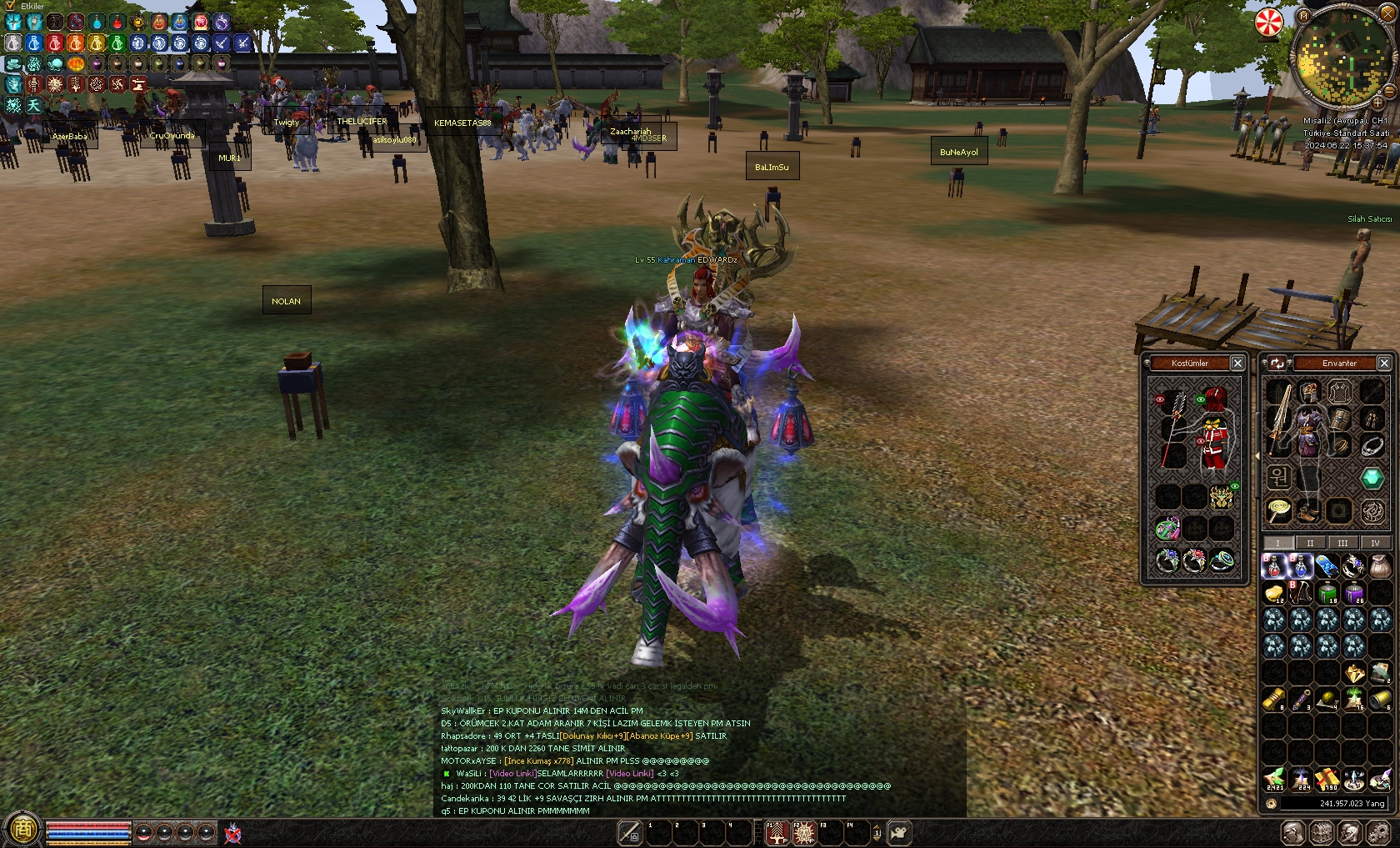Toggle the Etkiler effects checkbox
The image size is (1400, 848).
point(10,6)
